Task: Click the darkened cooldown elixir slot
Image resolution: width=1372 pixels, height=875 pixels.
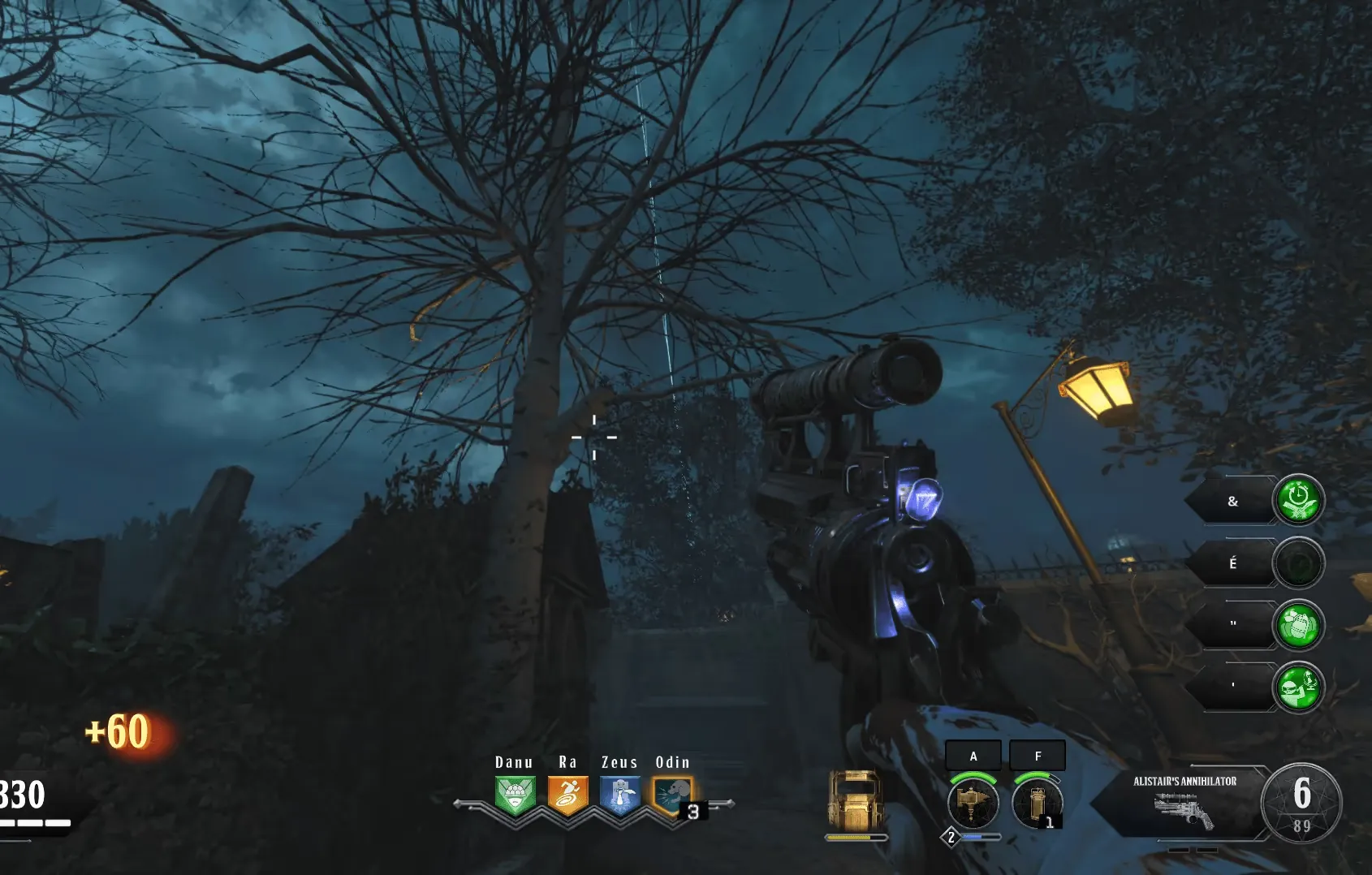Action: 1298,563
